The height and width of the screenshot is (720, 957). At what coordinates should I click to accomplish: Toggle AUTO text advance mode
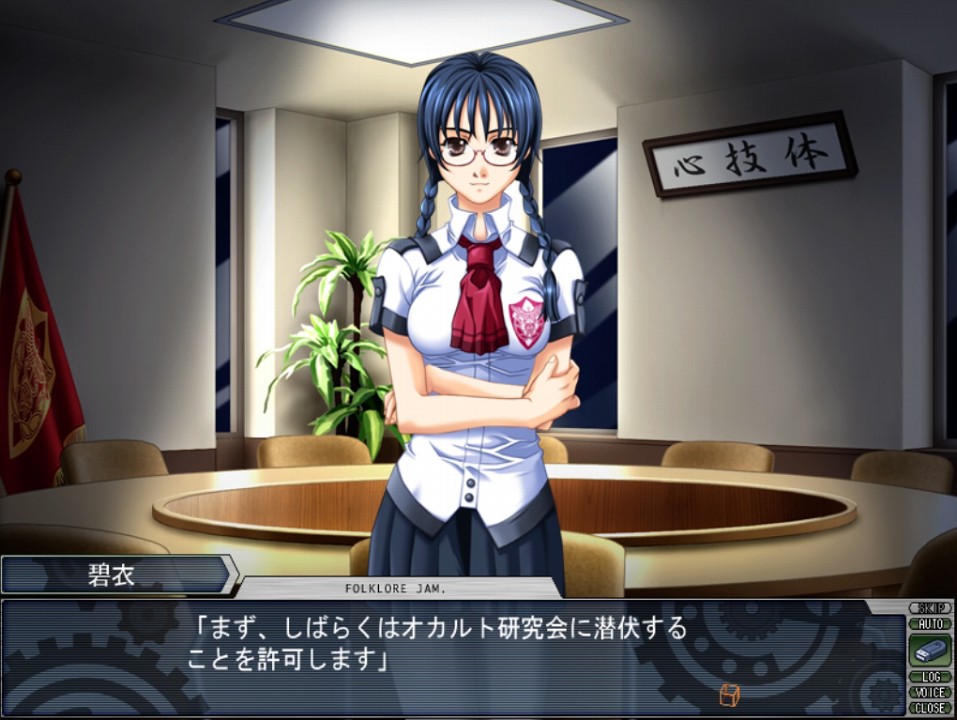pyautogui.click(x=929, y=623)
